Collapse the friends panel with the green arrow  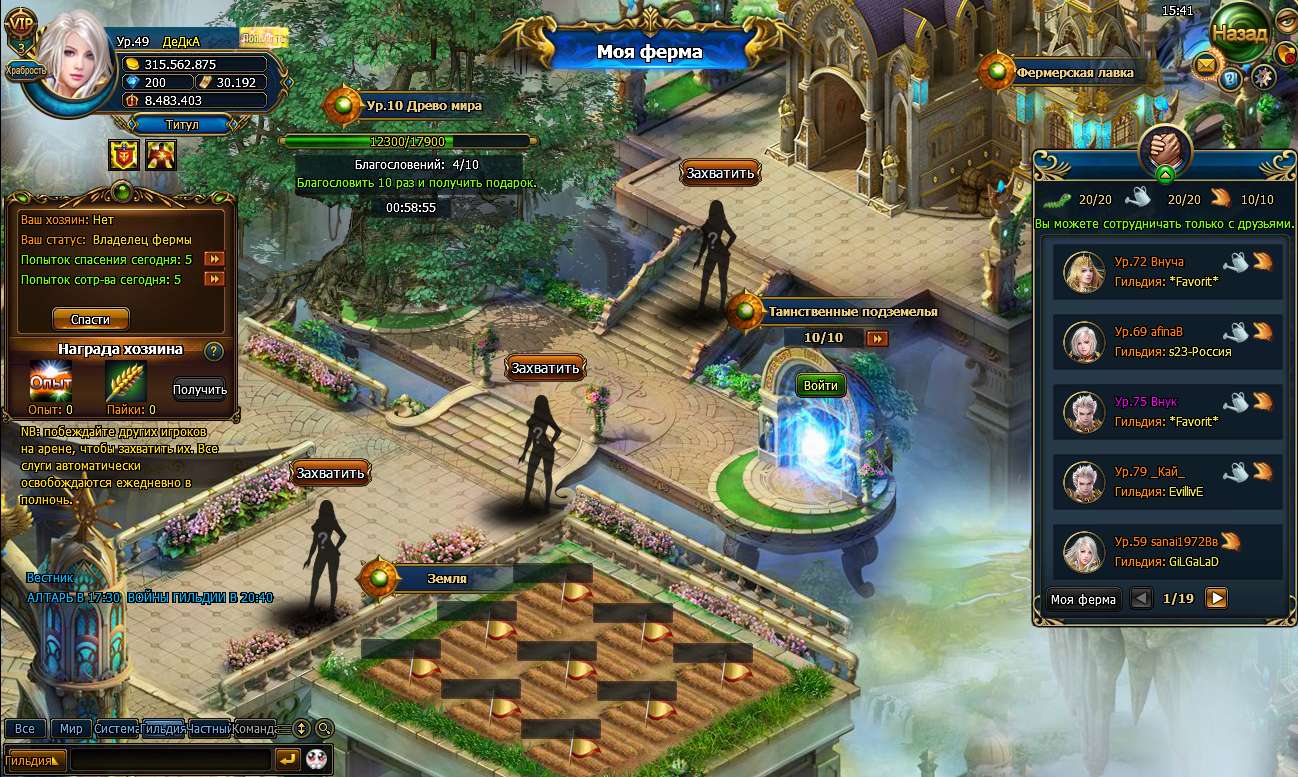(x=1165, y=174)
